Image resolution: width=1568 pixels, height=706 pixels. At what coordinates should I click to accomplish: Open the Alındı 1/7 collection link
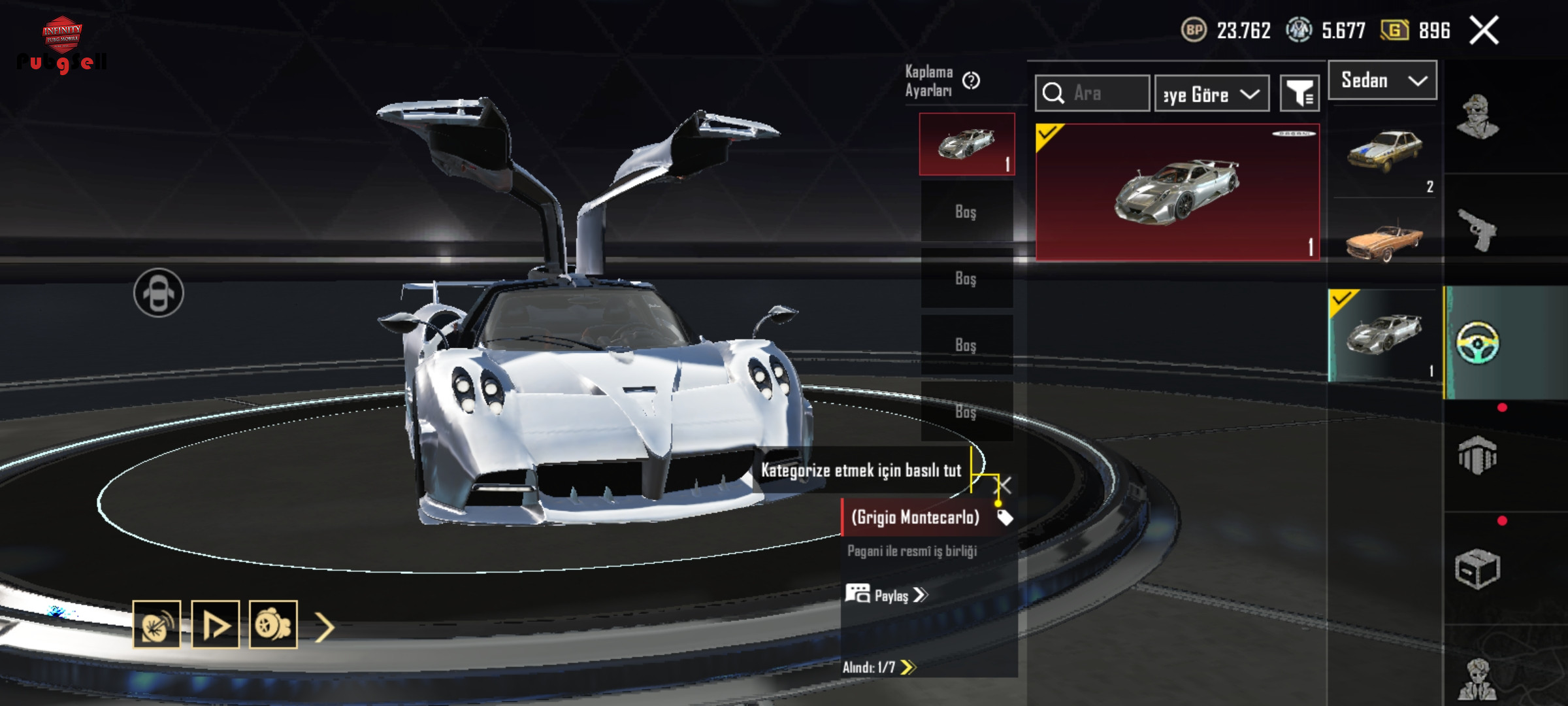879,667
